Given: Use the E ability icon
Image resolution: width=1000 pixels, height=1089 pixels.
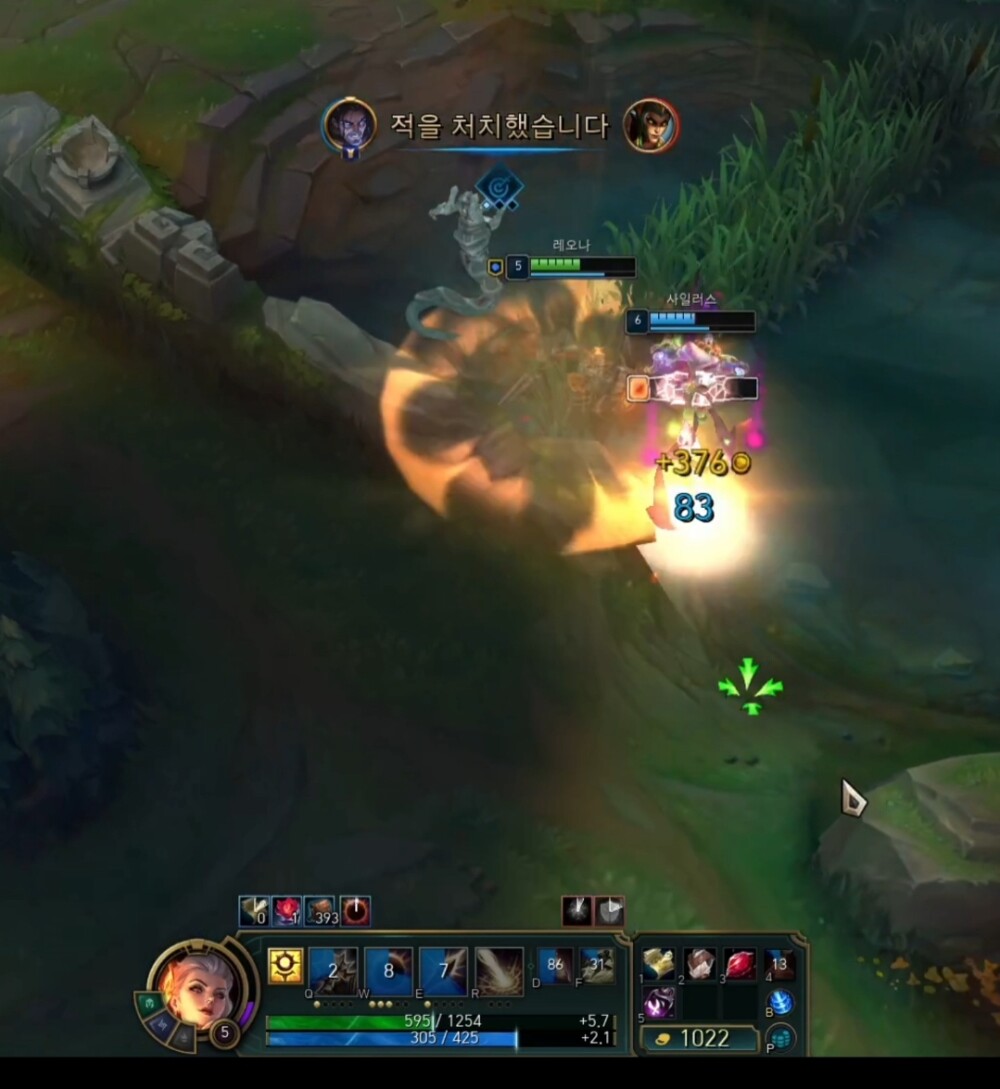Looking at the screenshot, I should 443,970.
